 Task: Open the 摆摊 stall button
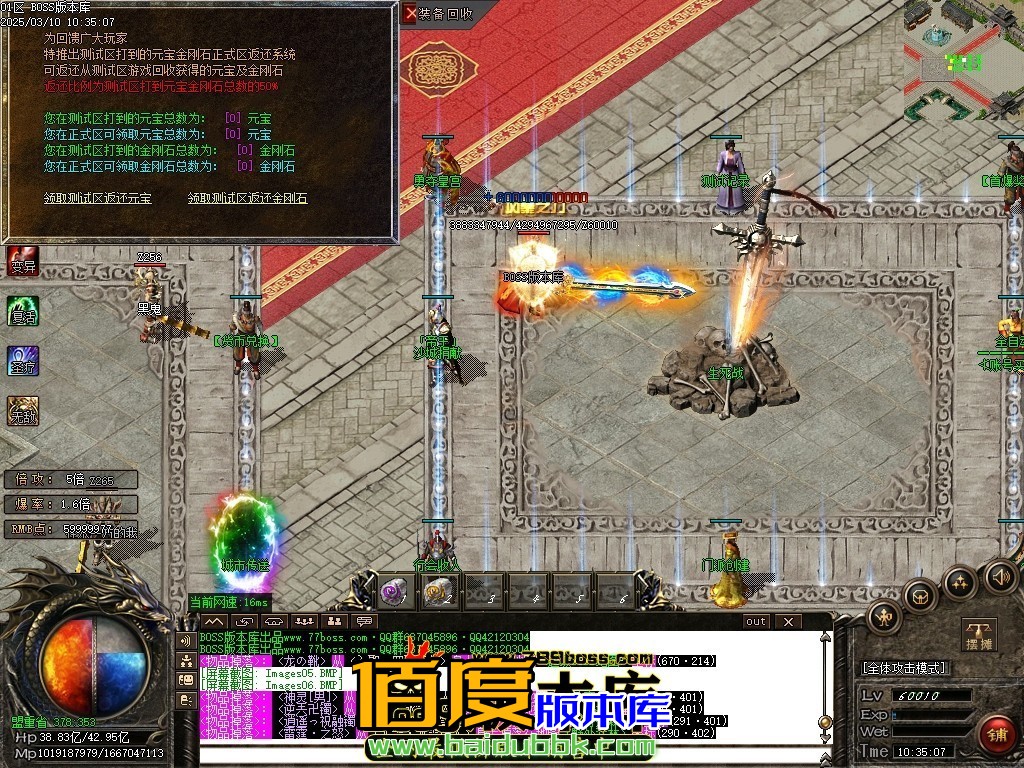(980, 634)
